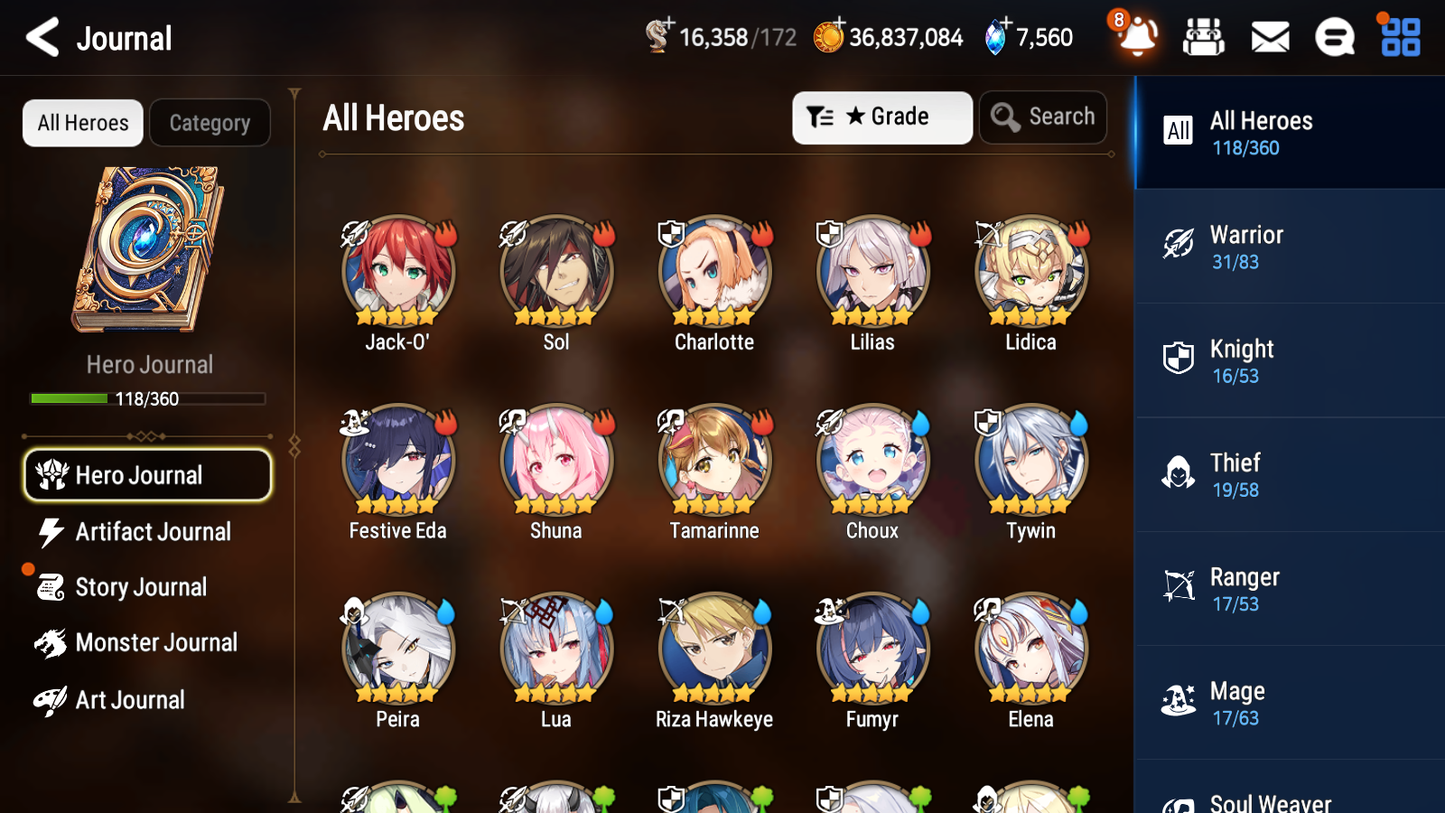Switch to the All Heroes tab

point(82,123)
